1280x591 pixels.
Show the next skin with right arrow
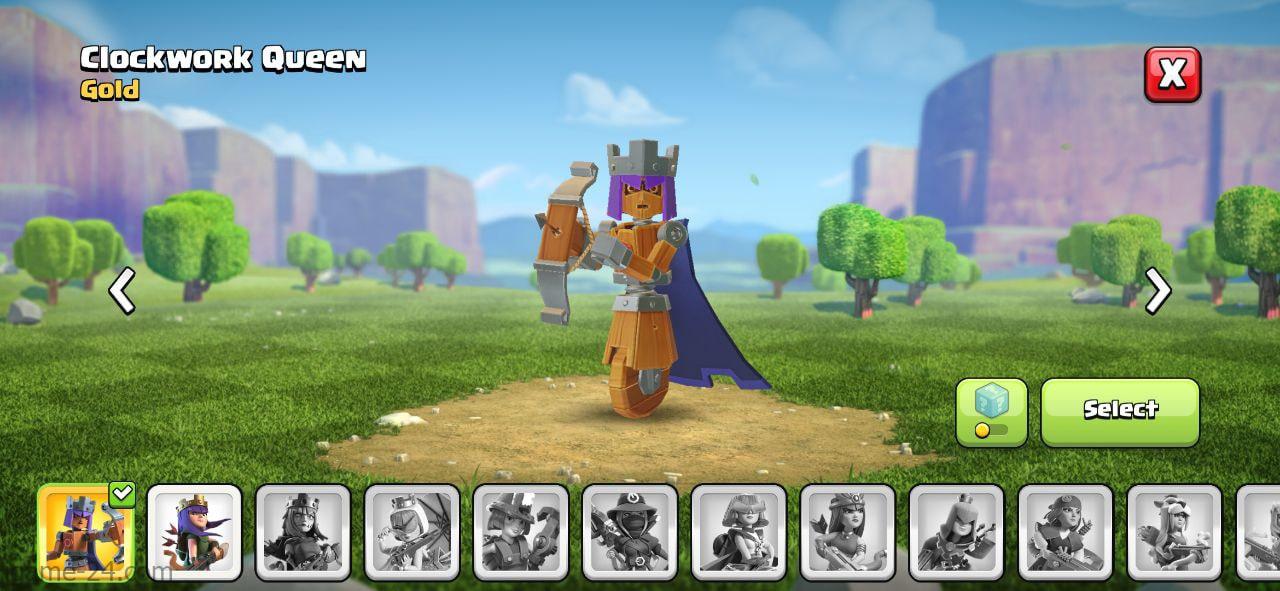(1157, 291)
